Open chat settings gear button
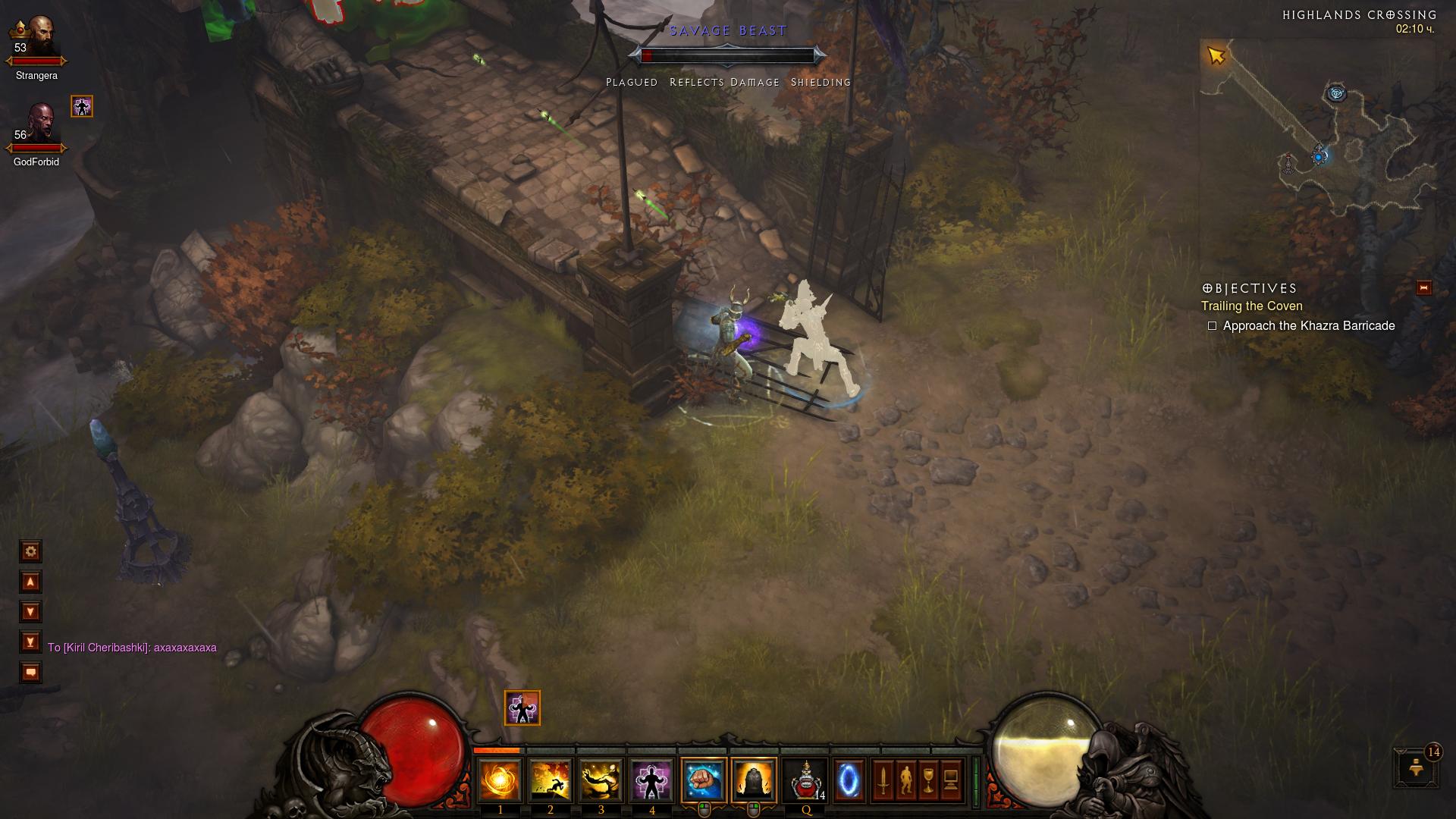Viewport: 1456px width, 819px height. tap(31, 551)
